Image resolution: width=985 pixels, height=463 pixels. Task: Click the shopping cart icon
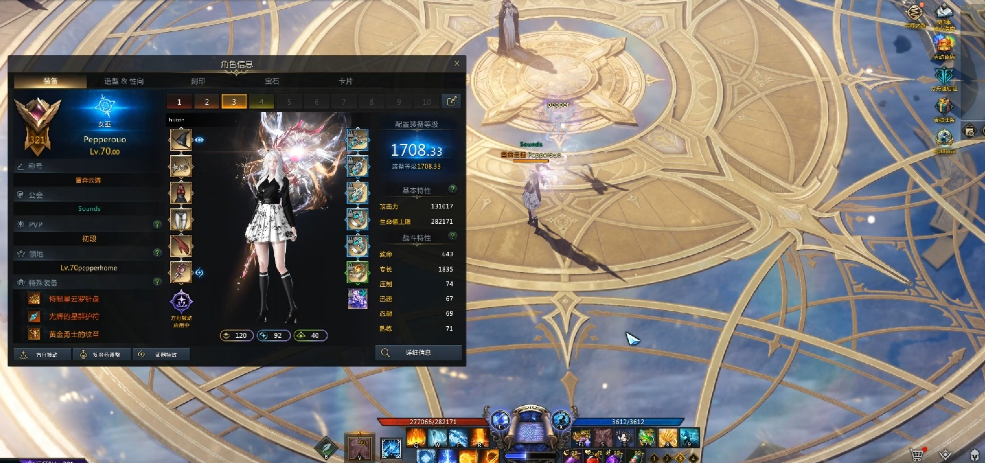(x=916, y=452)
